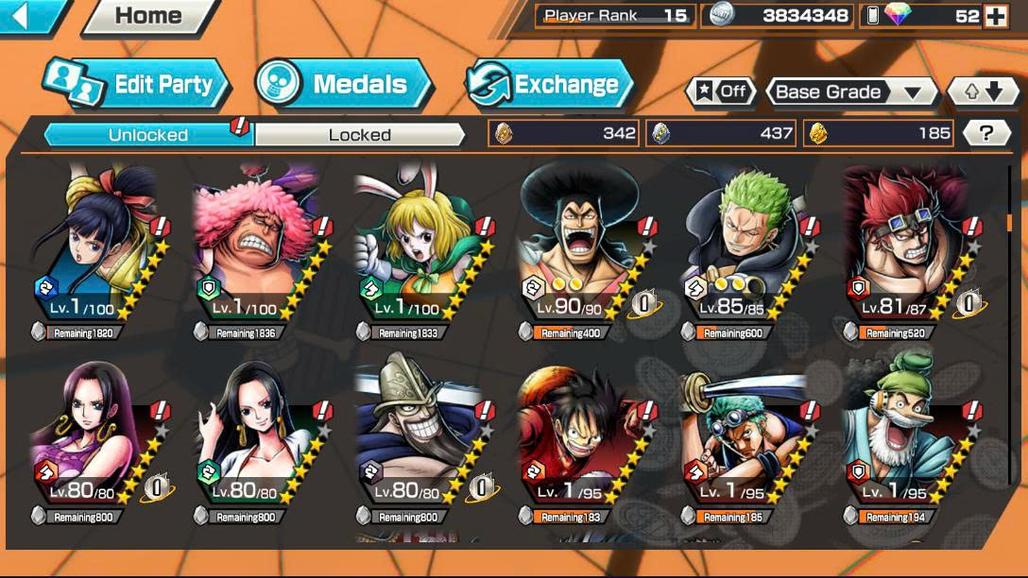This screenshot has width=1028, height=578.
Task: Select the Lv.90 afro character card
Action: tap(582, 250)
